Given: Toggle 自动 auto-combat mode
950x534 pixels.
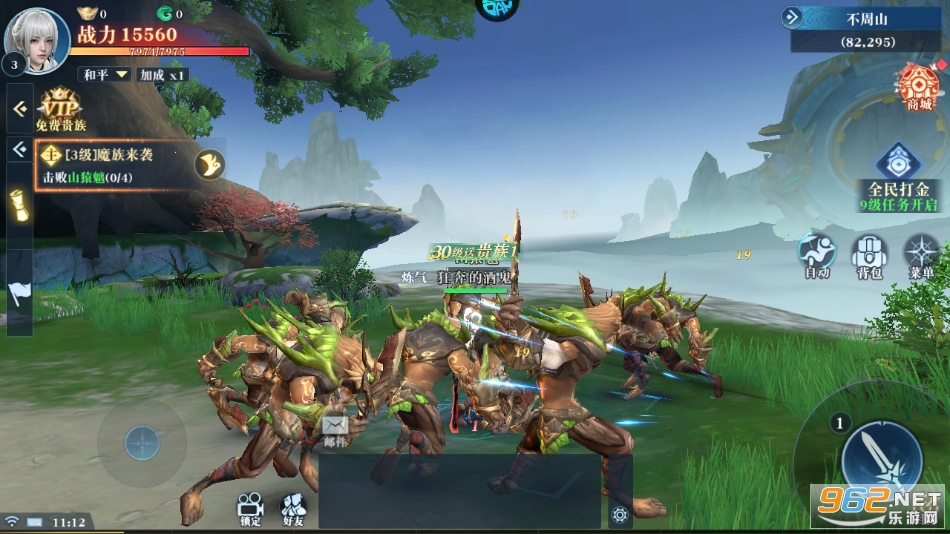Looking at the screenshot, I should pos(817,255).
